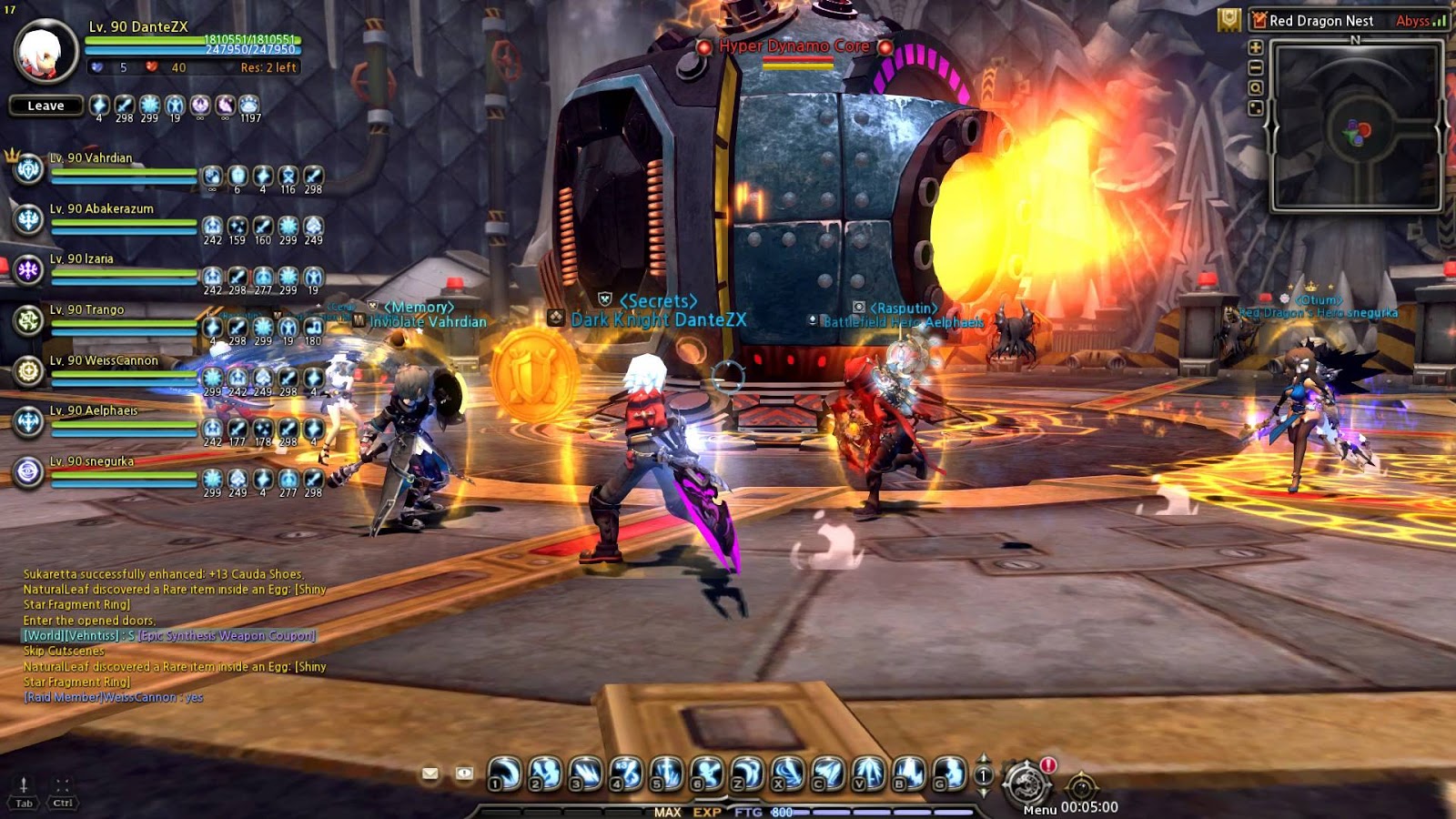1456x819 pixels.
Task: Click the red exclamation alert over the Menu dial
Action: coord(1048,765)
